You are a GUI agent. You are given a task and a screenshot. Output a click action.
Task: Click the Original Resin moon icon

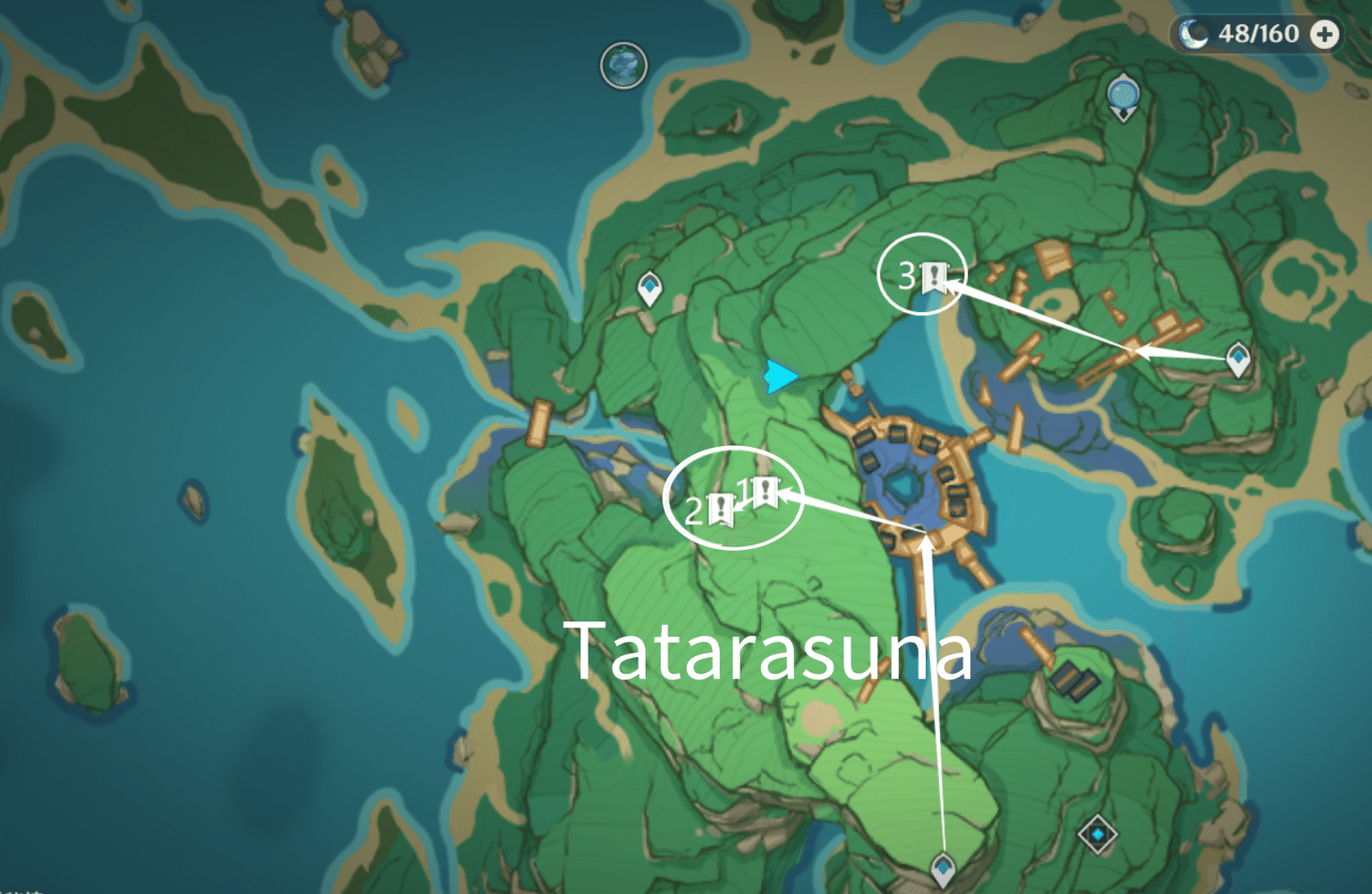(x=1193, y=35)
